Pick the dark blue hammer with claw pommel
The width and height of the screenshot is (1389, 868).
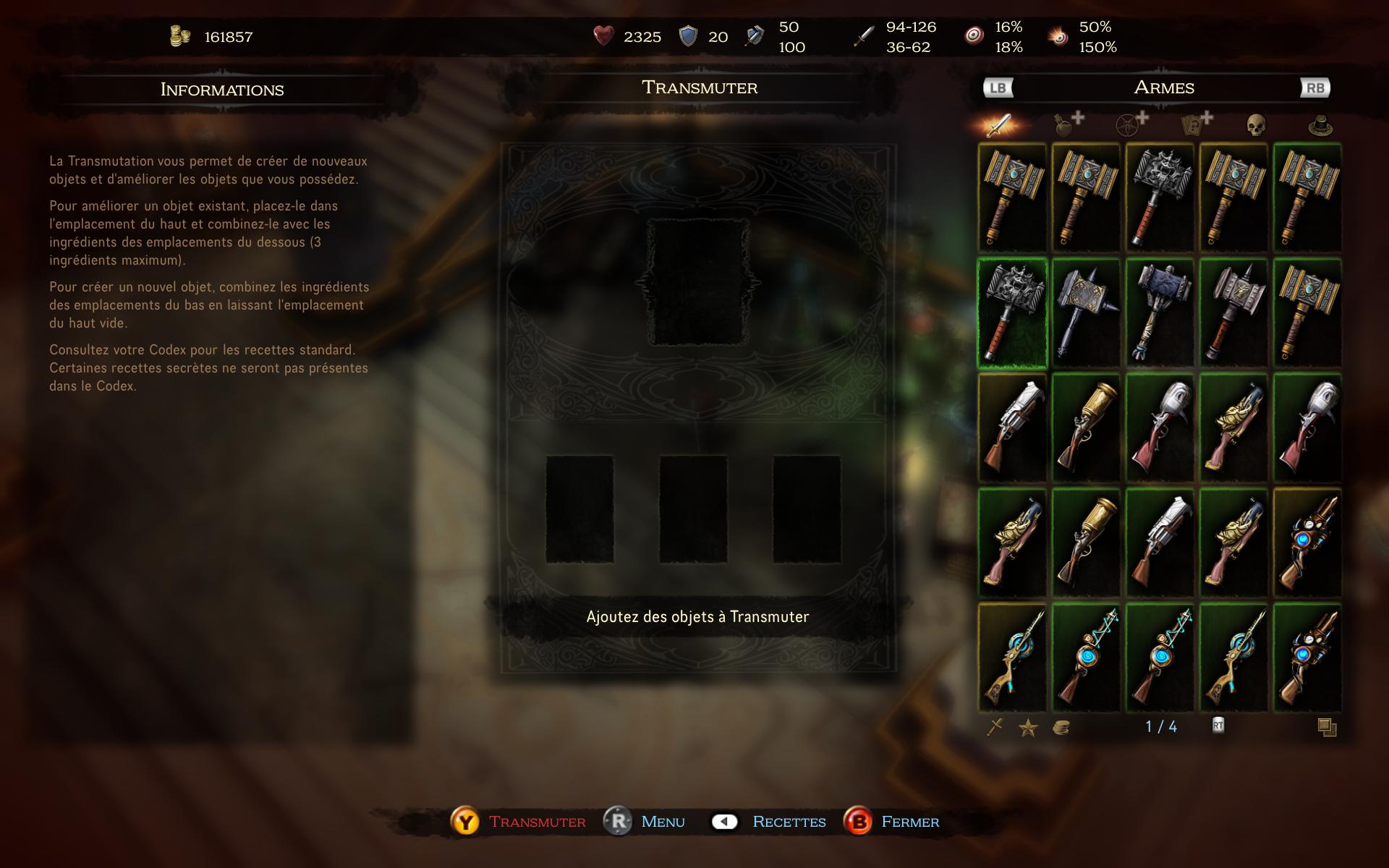tap(1160, 313)
